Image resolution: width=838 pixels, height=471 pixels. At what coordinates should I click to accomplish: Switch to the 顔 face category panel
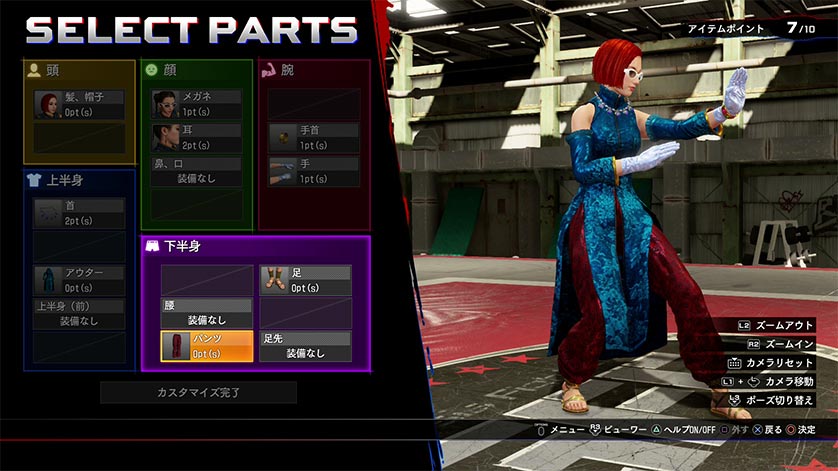point(196,70)
